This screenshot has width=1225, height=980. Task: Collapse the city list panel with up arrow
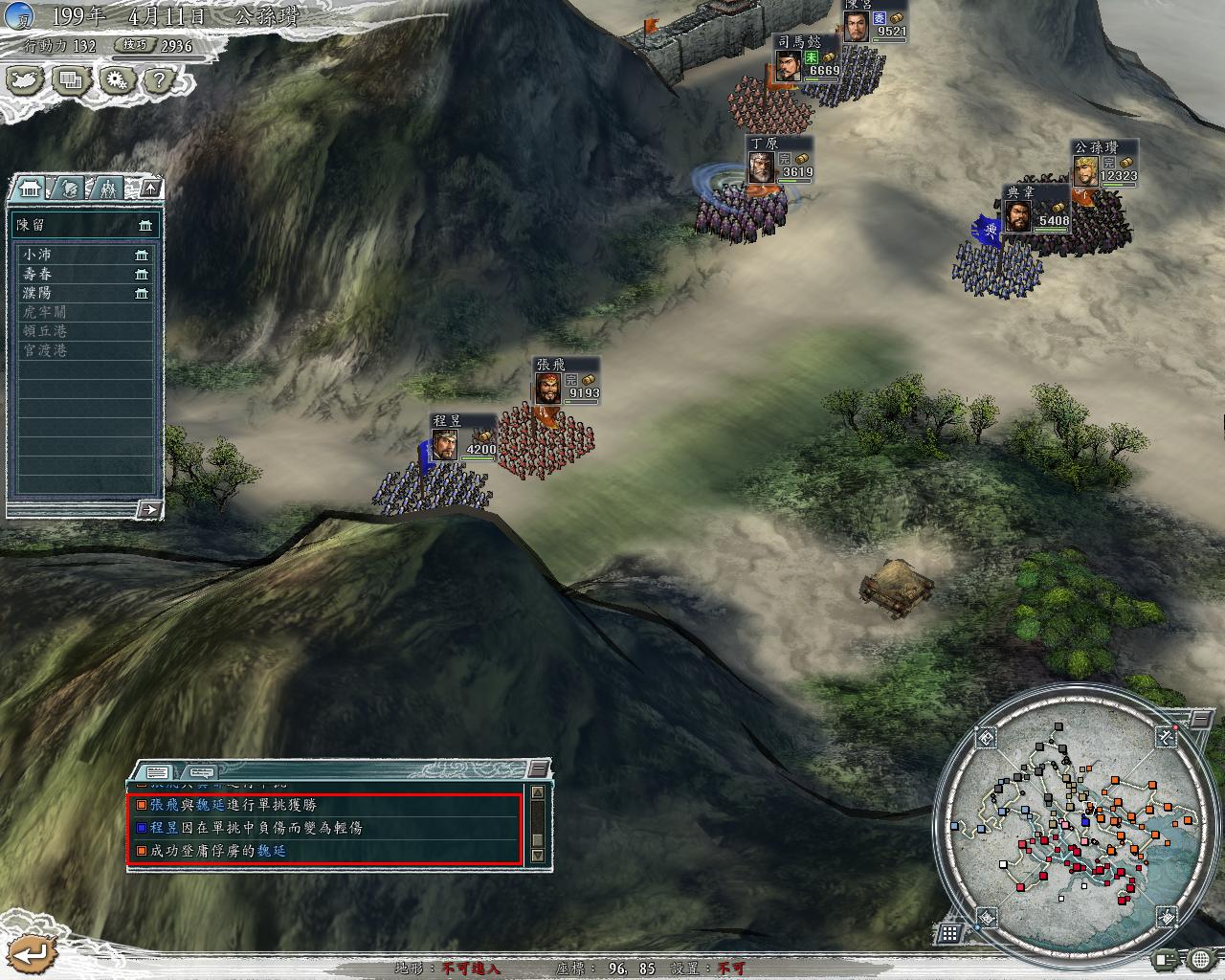150,188
